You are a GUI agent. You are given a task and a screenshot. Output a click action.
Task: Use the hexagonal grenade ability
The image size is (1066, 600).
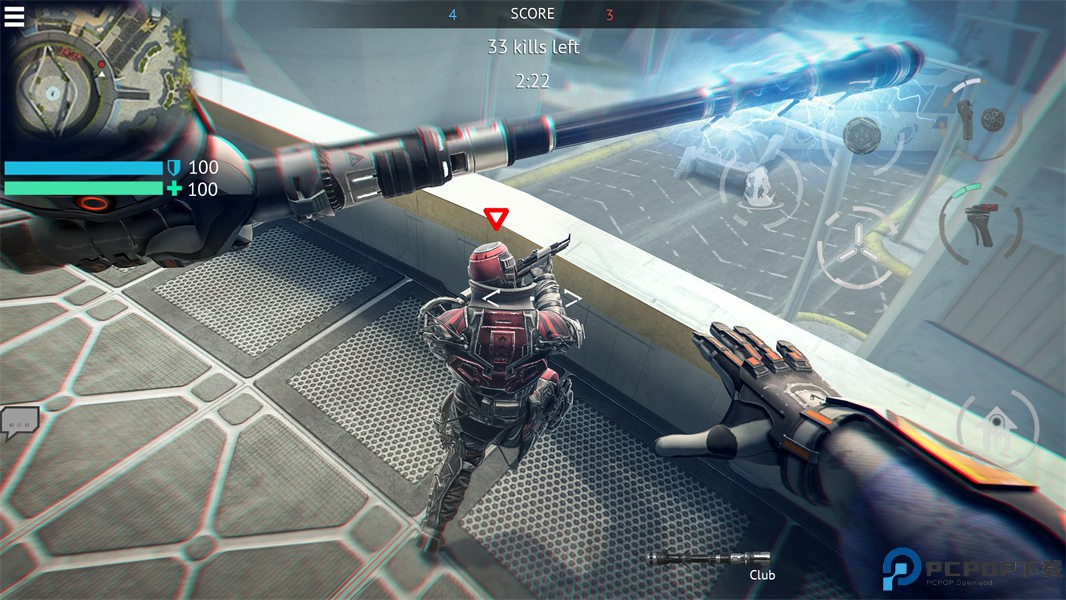click(862, 134)
